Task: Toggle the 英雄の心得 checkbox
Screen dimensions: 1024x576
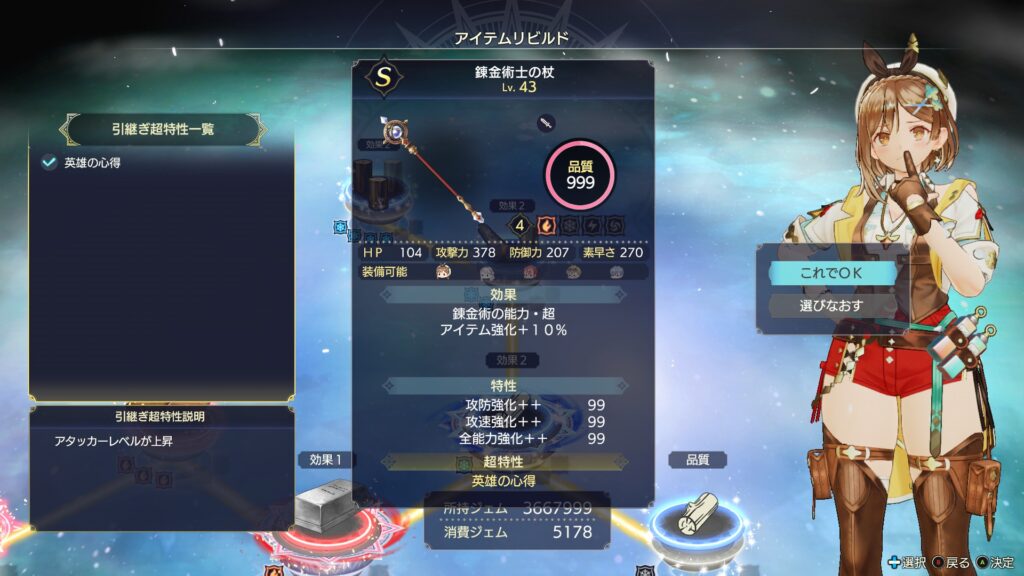Action: tap(49, 163)
